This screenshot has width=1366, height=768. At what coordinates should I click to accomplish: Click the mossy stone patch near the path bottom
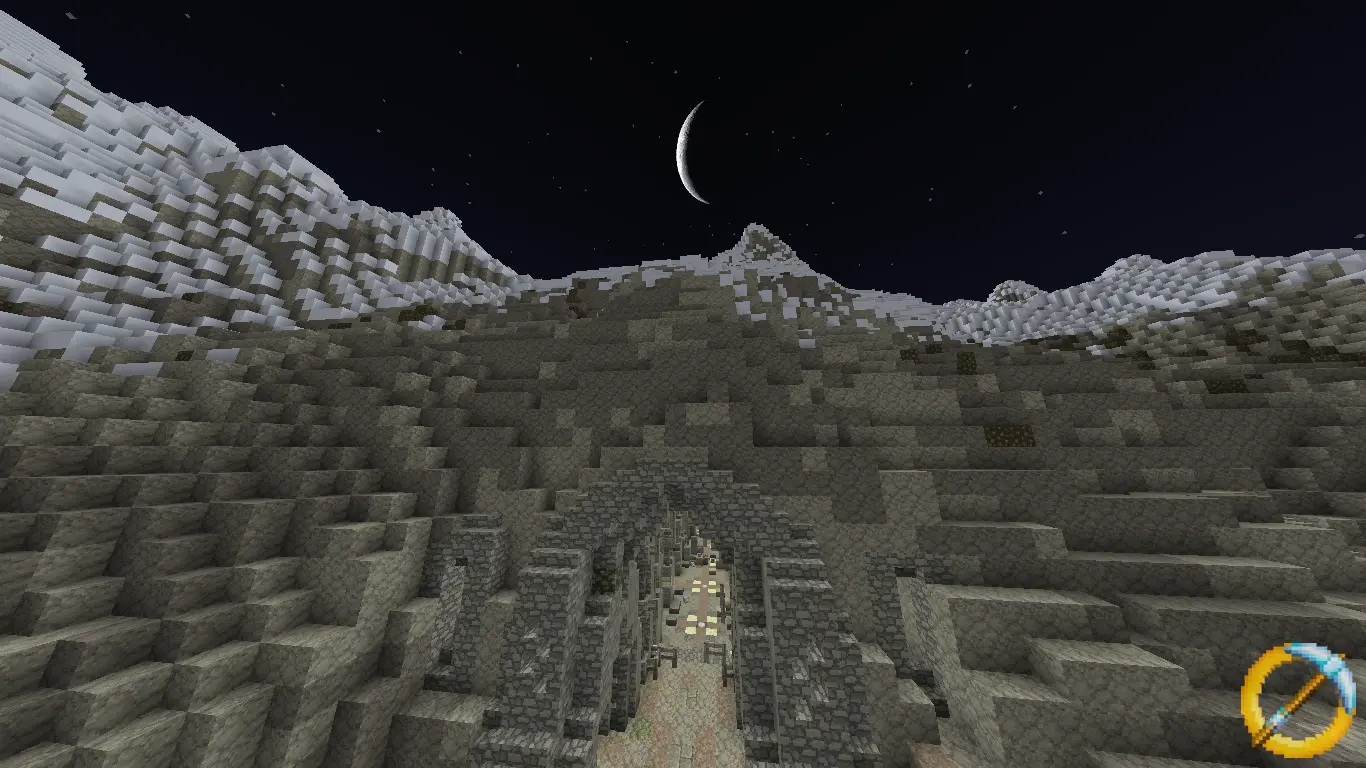click(x=639, y=730)
